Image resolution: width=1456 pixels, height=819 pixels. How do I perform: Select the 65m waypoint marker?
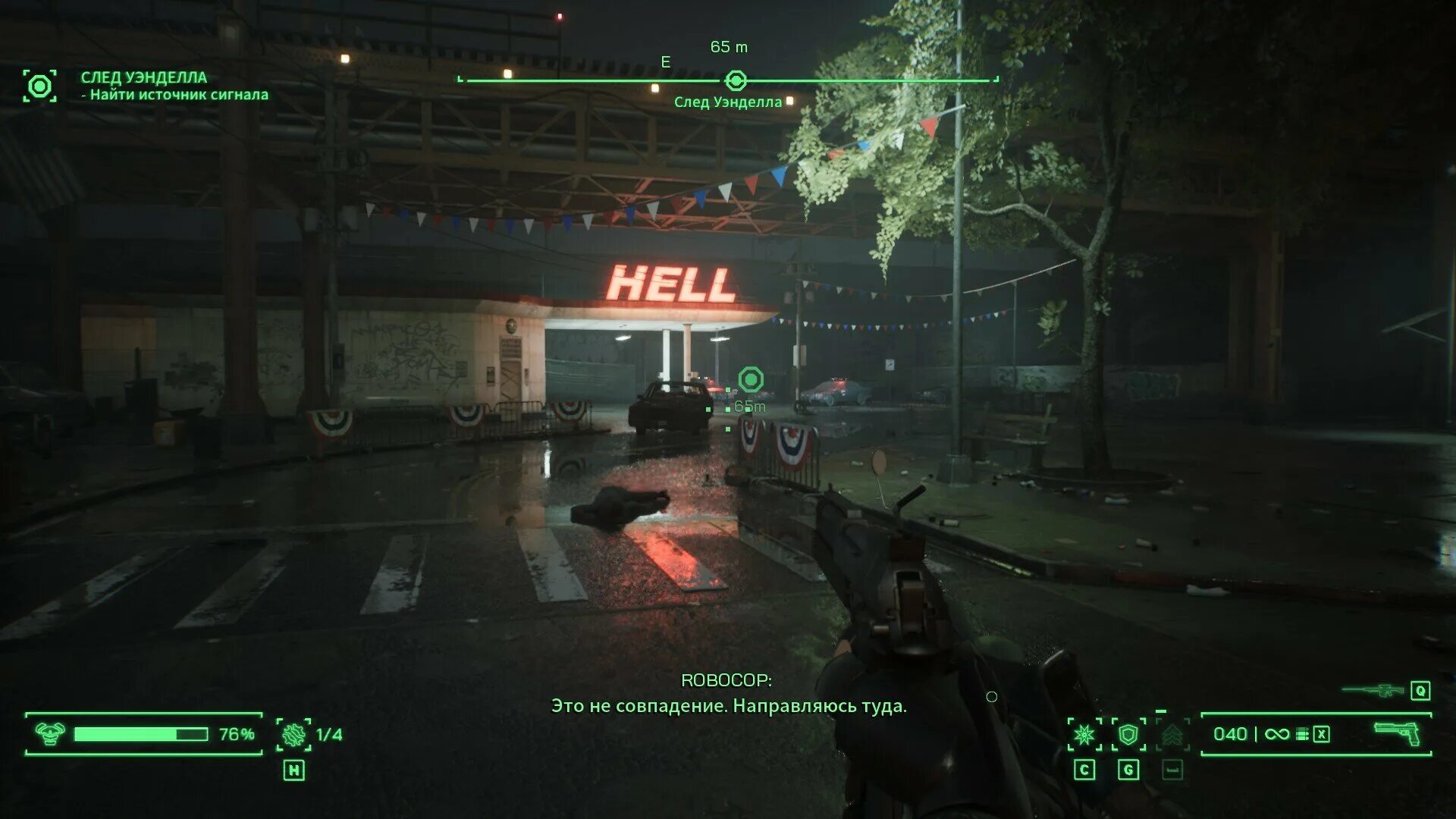pos(751,379)
